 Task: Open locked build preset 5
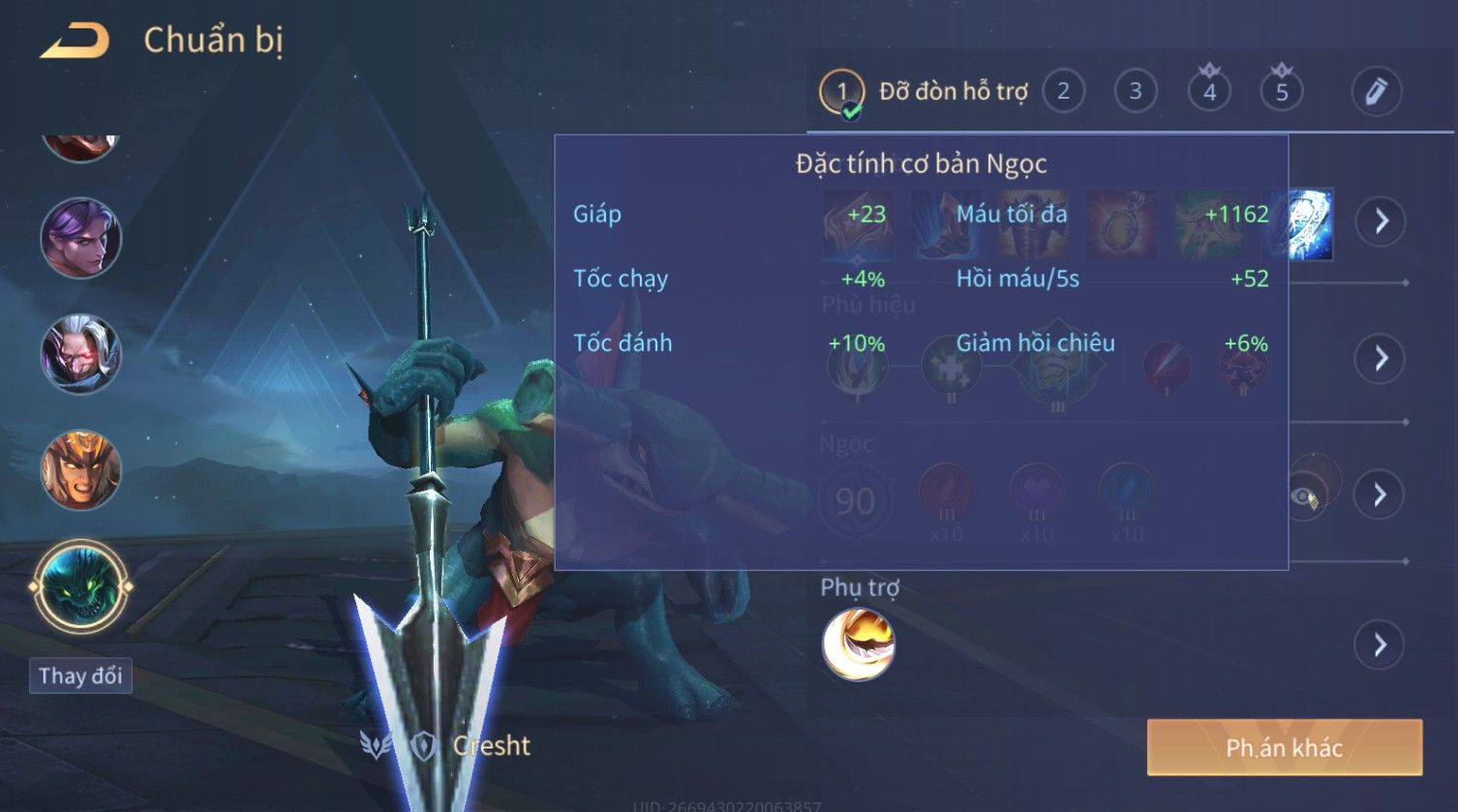1282,92
